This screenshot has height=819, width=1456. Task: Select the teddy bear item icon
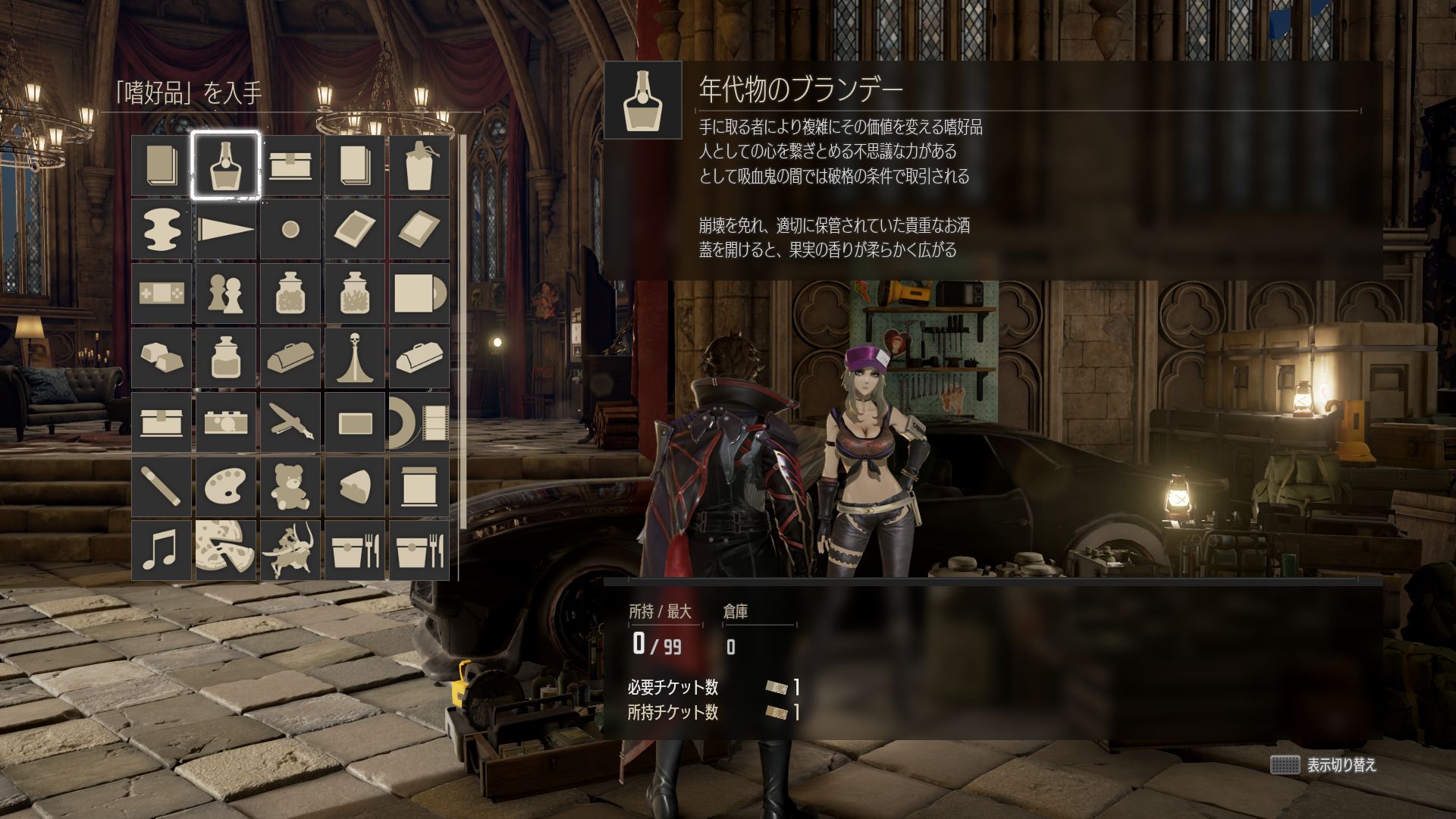(290, 486)
